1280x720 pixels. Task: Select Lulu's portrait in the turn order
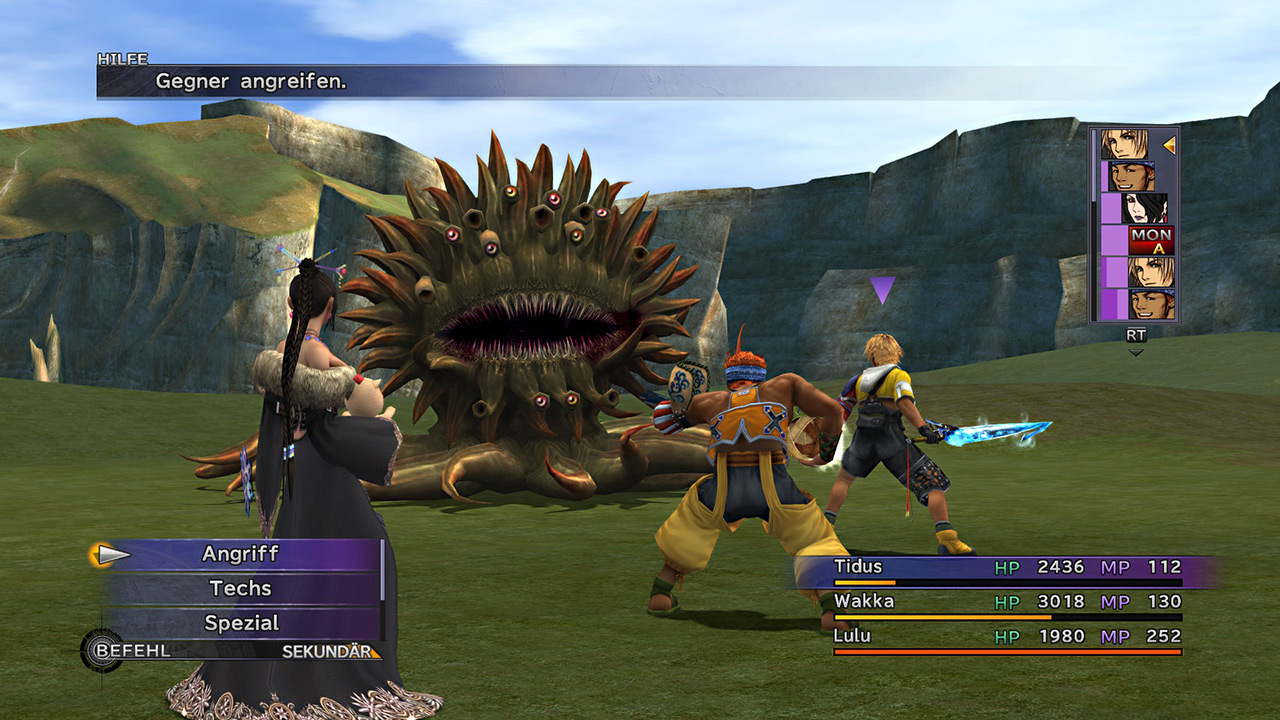coord(1145,209)
